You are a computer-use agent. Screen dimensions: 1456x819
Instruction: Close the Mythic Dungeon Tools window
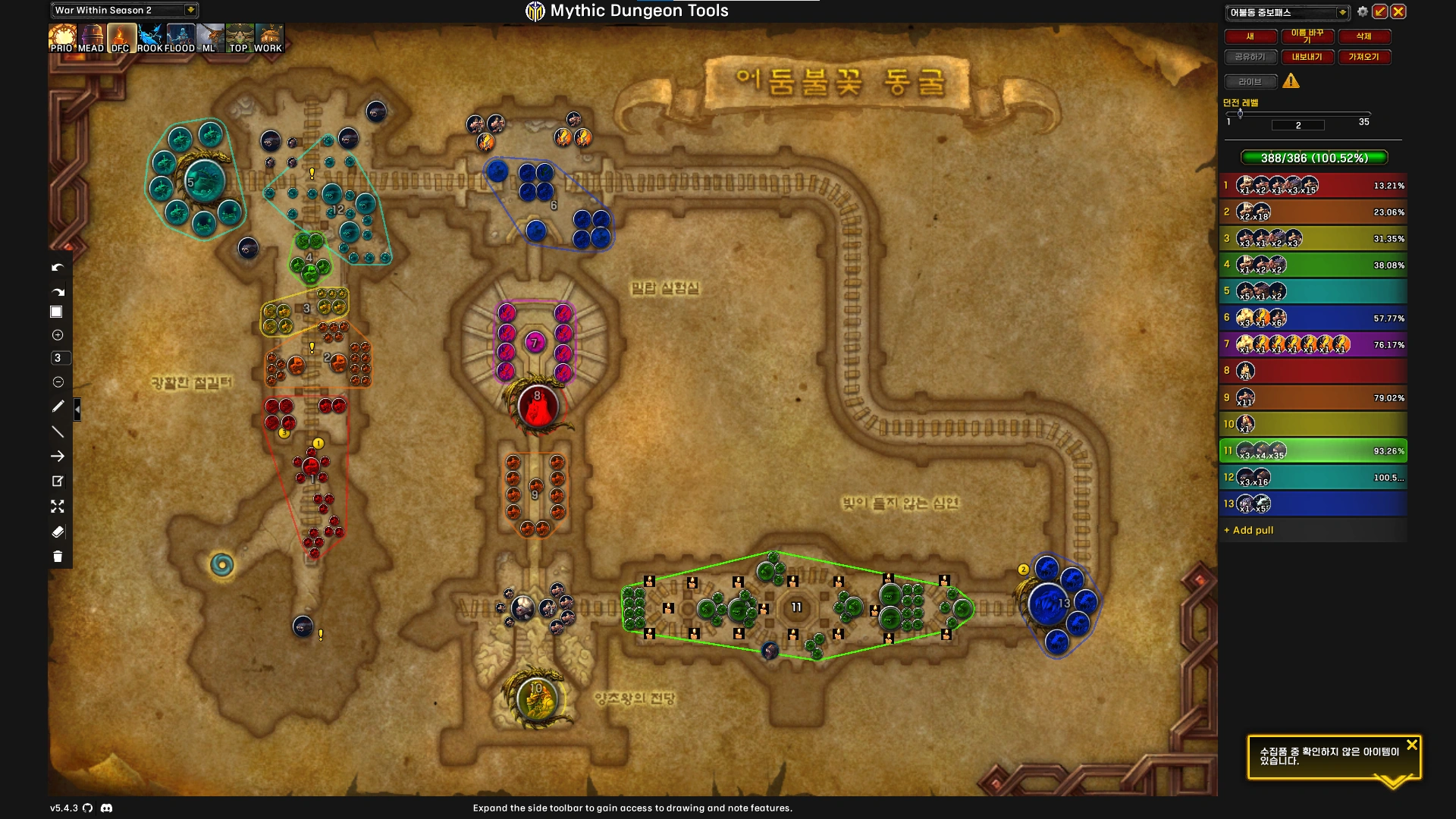point(1398,11)
